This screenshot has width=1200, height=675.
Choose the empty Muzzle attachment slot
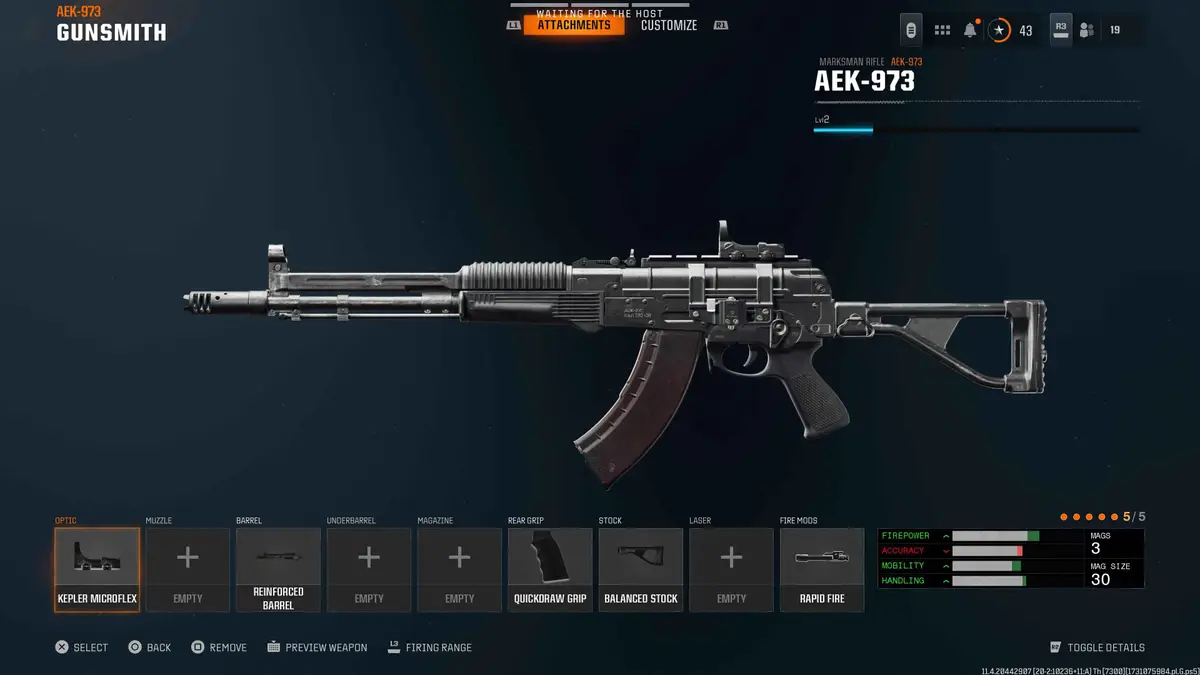click(x=188, y=569)
